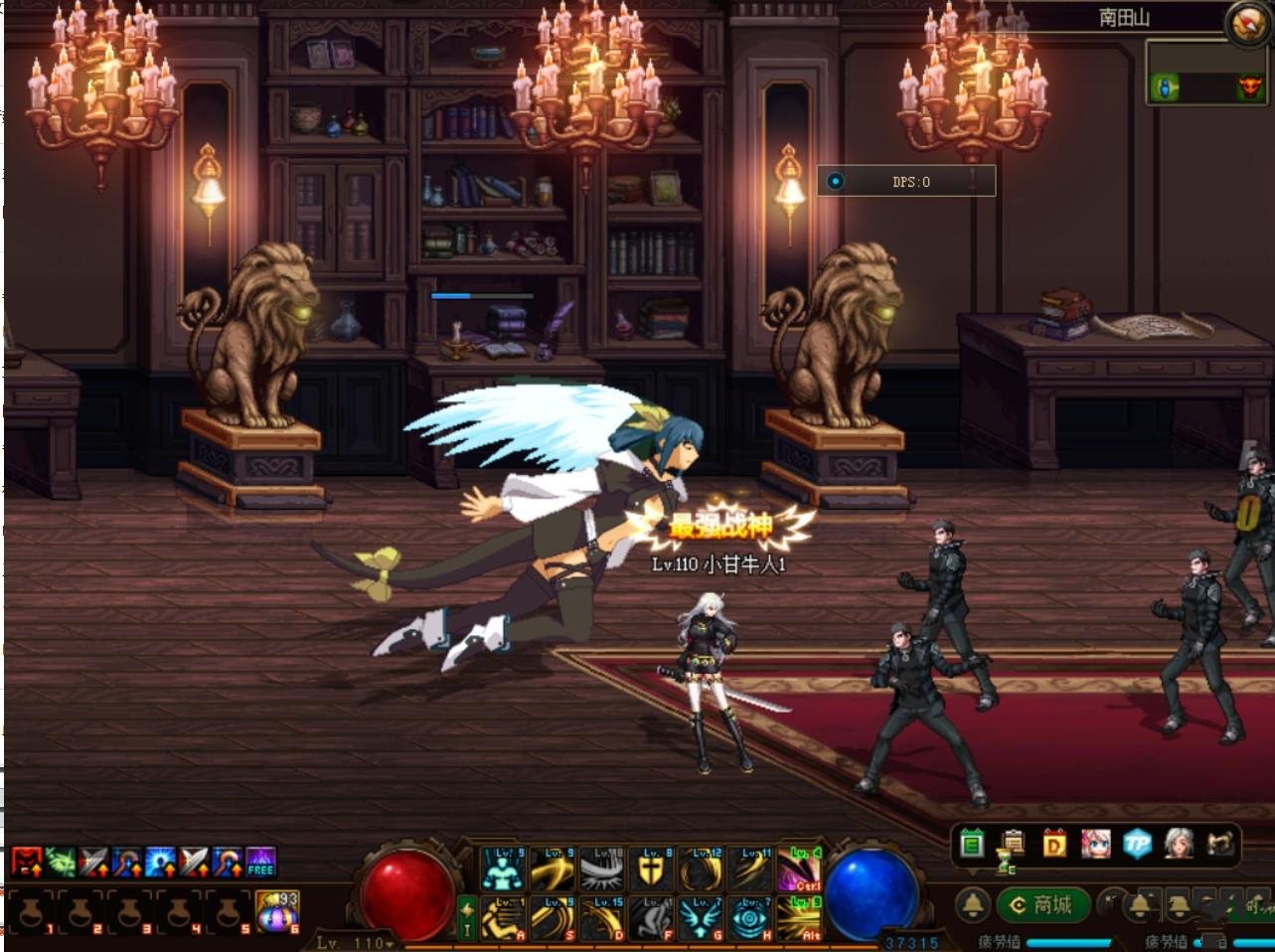Use the blue eye skill on H
The image size is (1275, 952).
750,918
